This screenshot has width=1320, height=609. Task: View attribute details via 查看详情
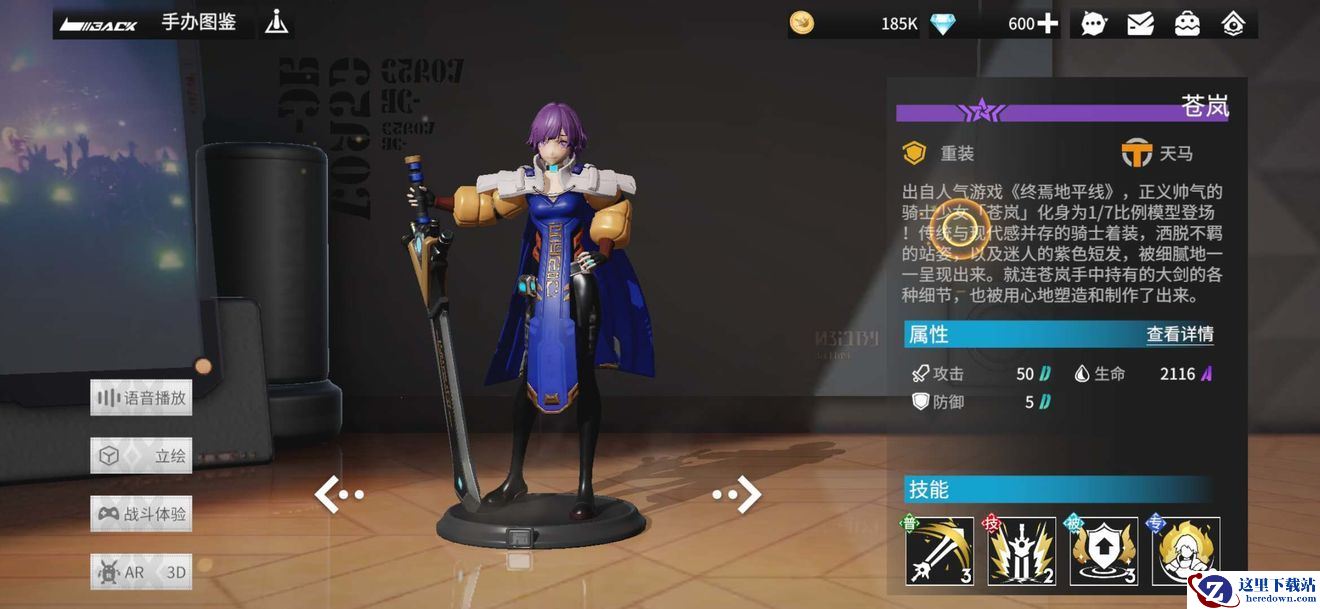point(1180,334)
